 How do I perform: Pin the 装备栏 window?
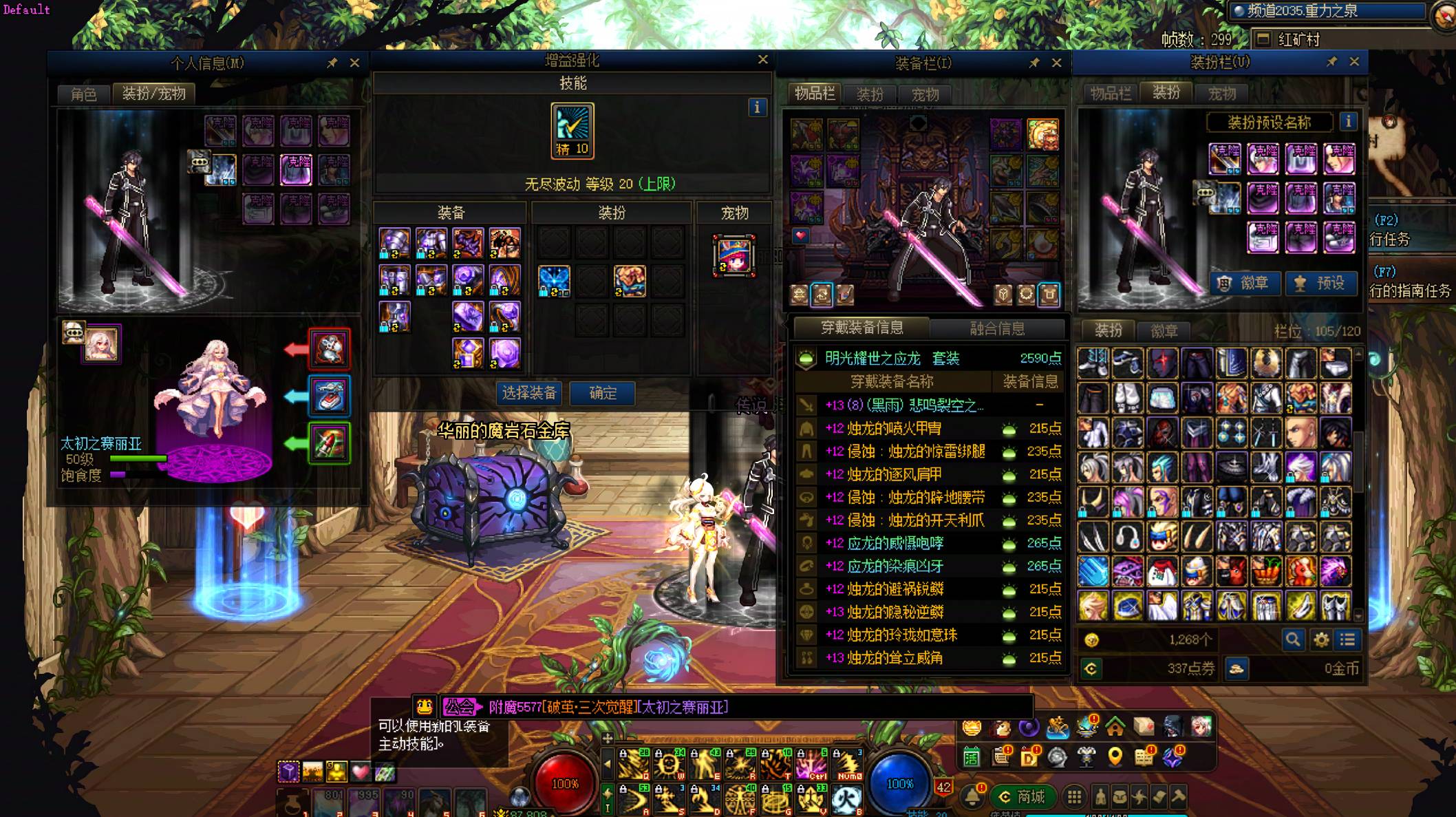point(1034,63)
